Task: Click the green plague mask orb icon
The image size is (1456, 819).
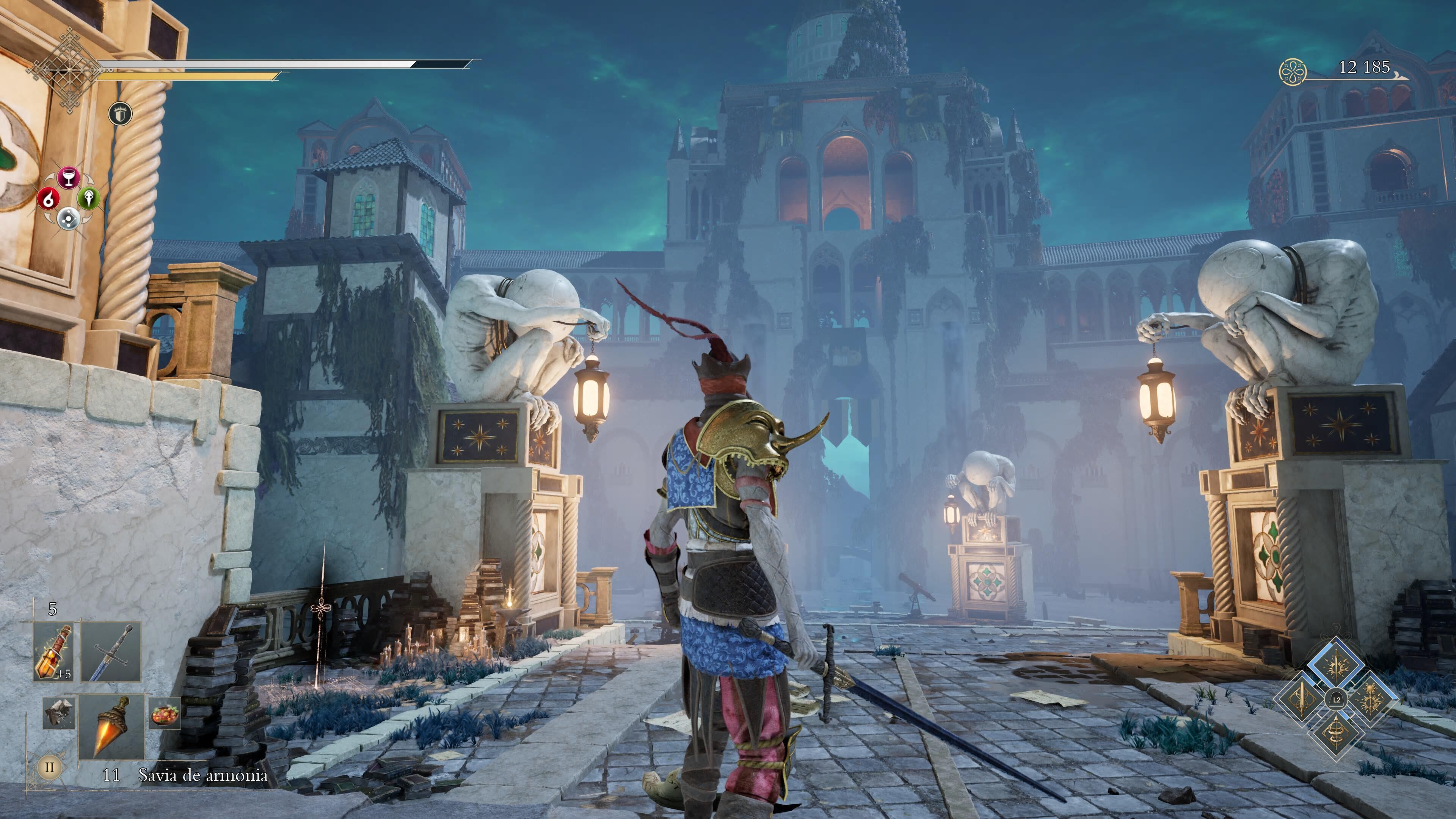Action: [x=89, y=198]
